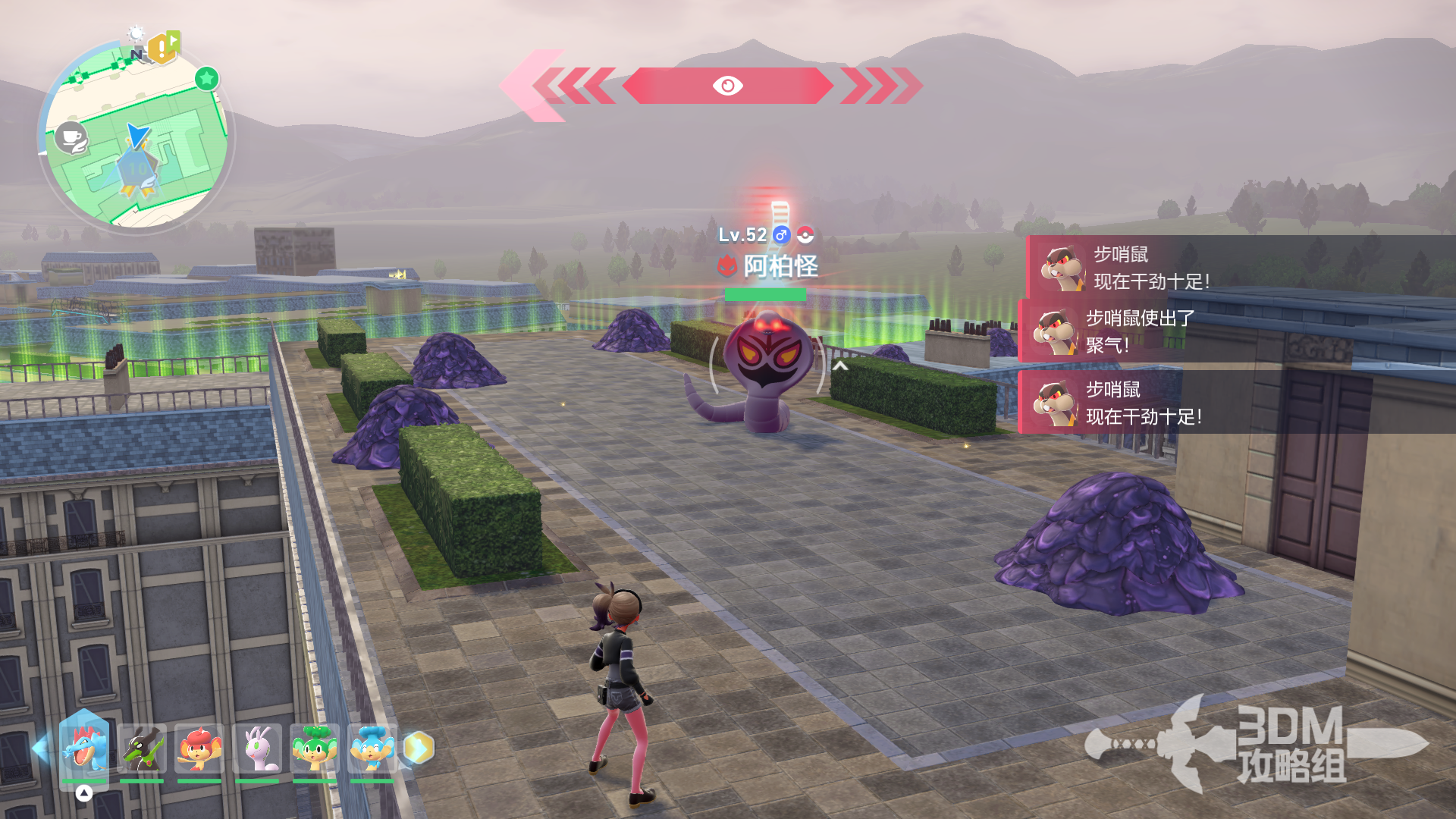Viewport: 1456px width, 819px height.
Task: Click the blue left arrow beside the party
Action: coord(41,748)
